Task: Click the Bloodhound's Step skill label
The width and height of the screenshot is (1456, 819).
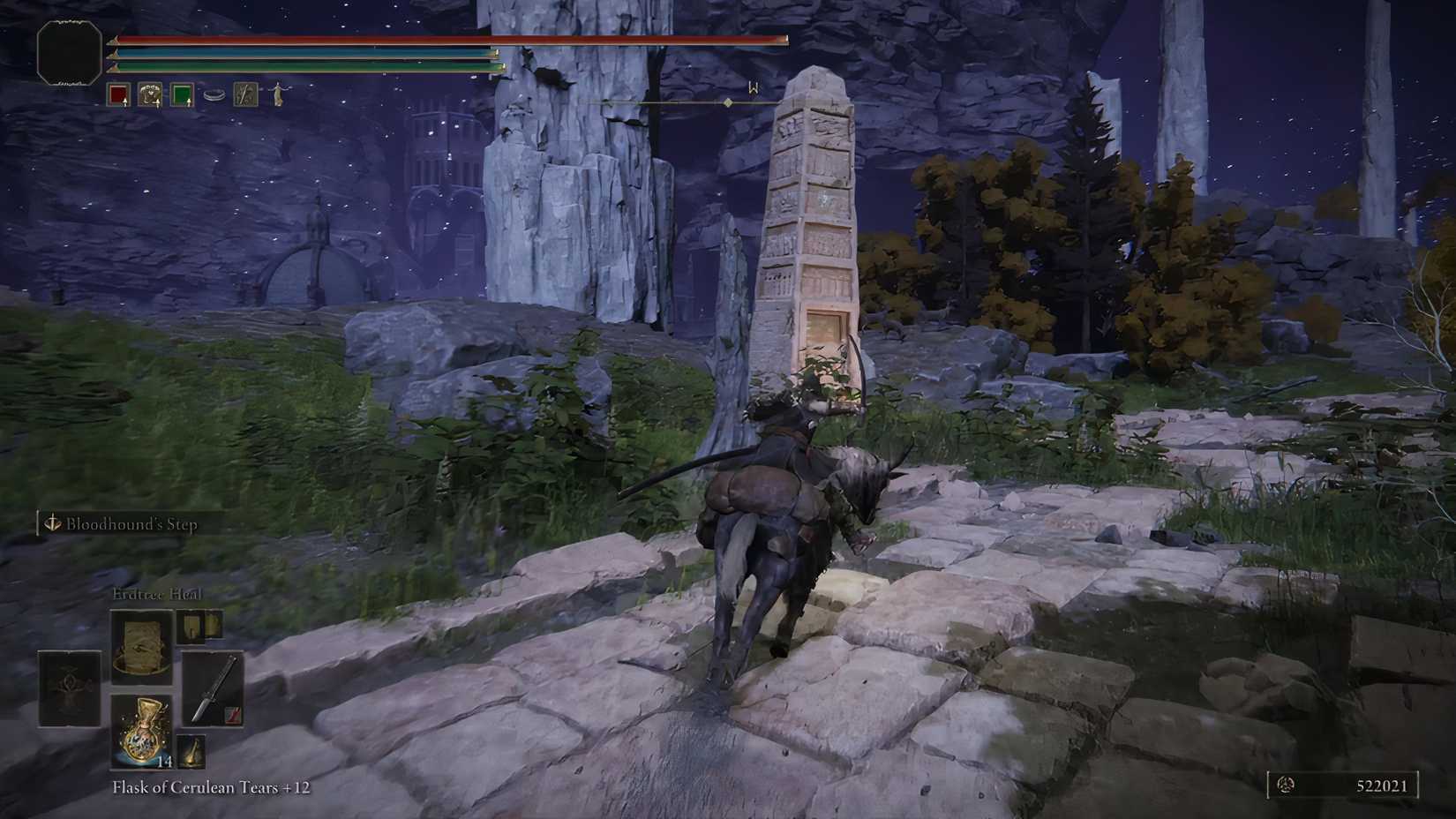Action: click(134, 523)
